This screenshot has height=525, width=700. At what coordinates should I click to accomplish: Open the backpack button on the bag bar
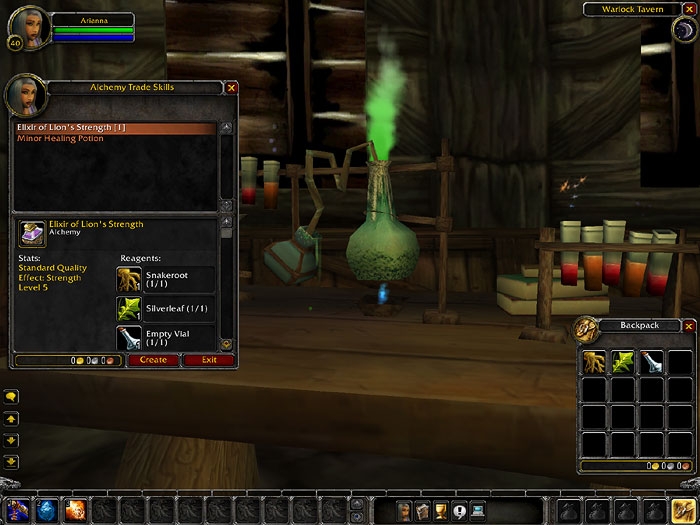click(x=684, y=510)
